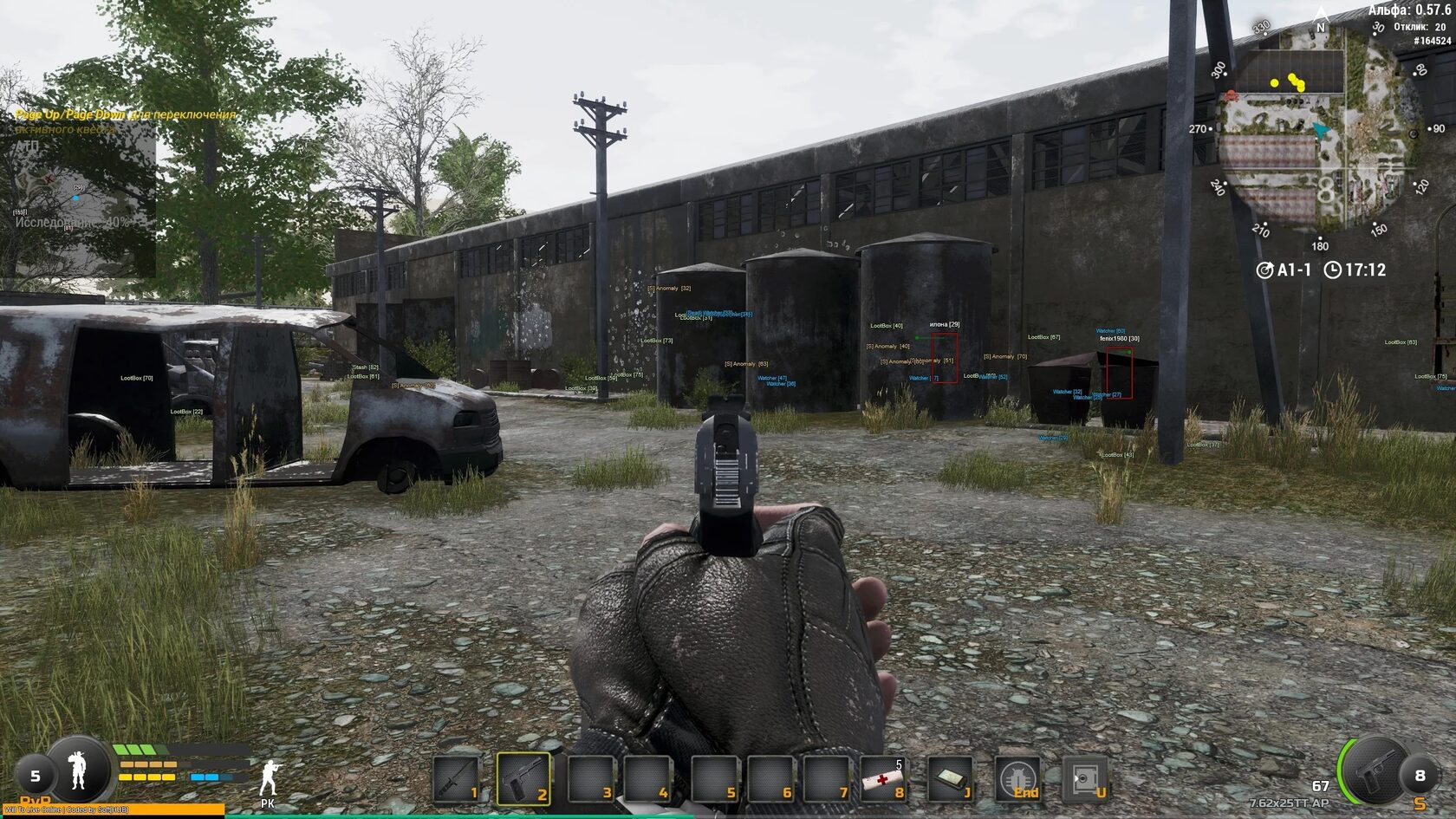Viewport: 1456px width, 819px height.
Task: Click the 7.62x25TT AP ammo type label
Action: (x=1290, y=803)
